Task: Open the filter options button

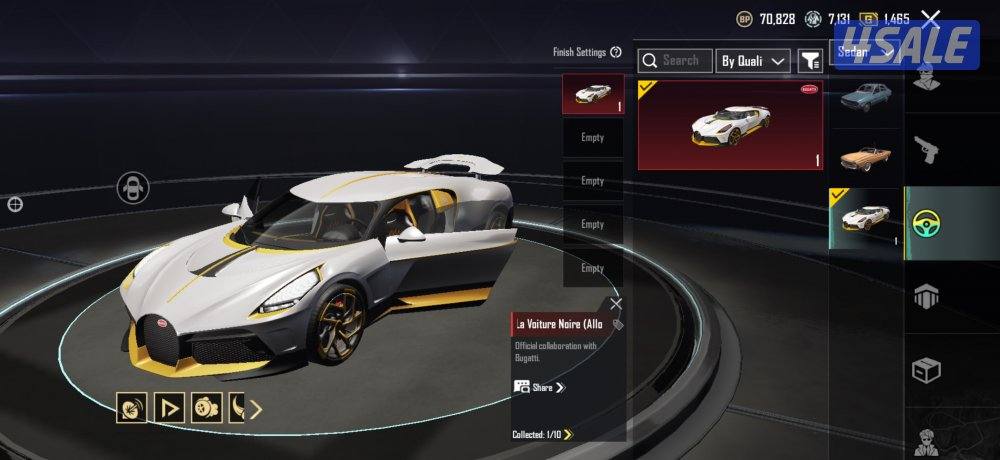Action: coord(810,61)
